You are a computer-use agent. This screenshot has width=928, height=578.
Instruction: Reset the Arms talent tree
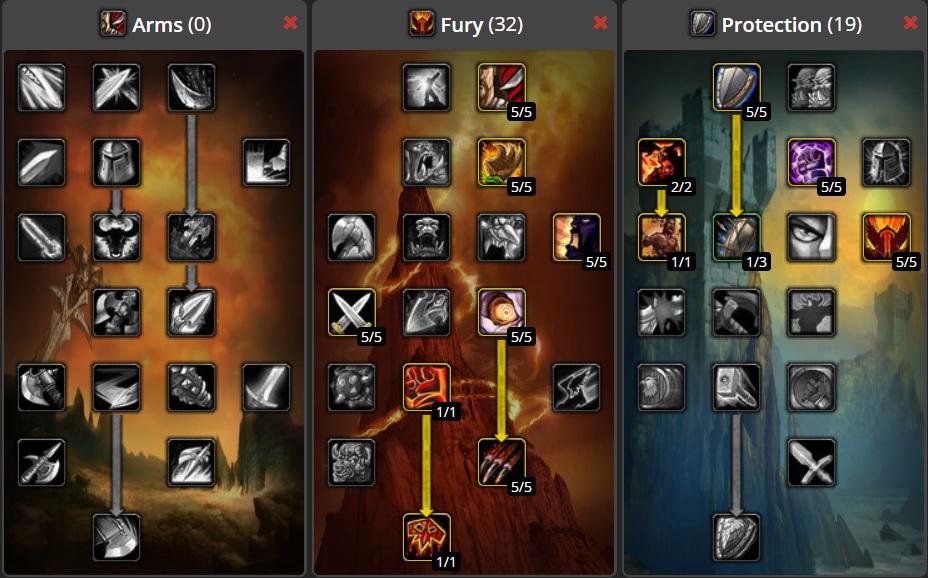[291, 23]
